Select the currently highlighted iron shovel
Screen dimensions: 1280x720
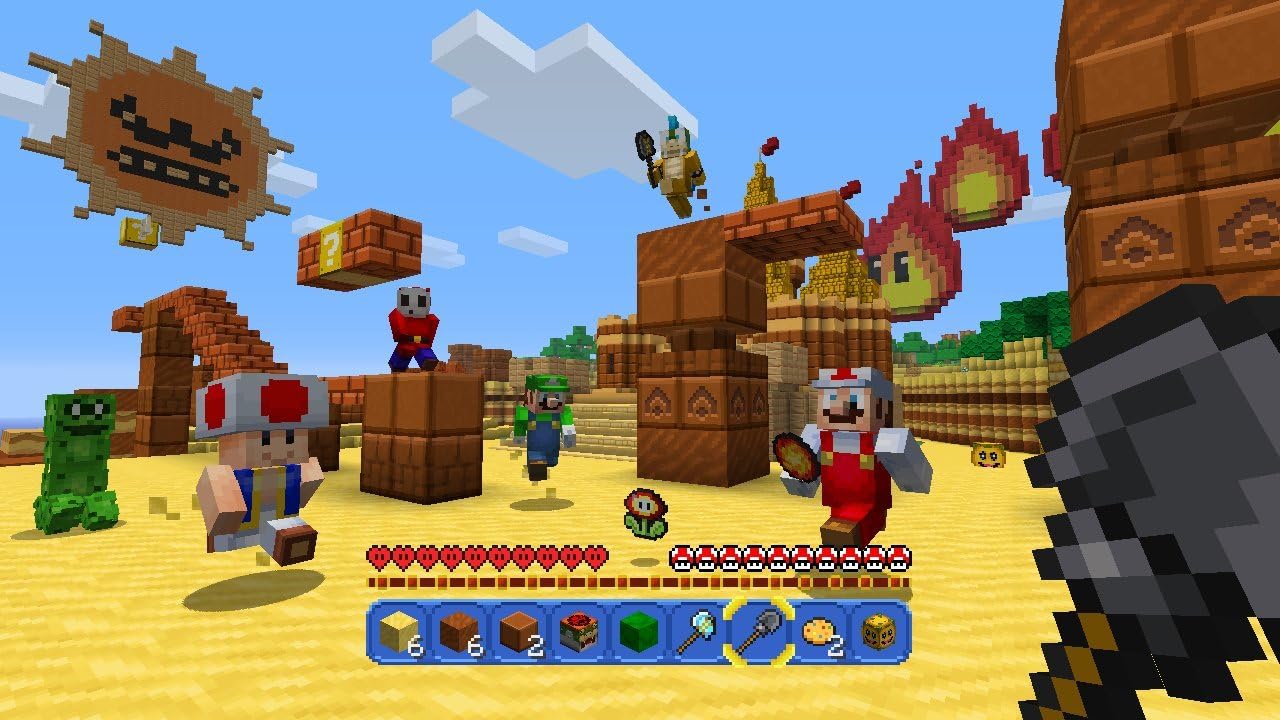pyautogui.click(x=757, y=631)
